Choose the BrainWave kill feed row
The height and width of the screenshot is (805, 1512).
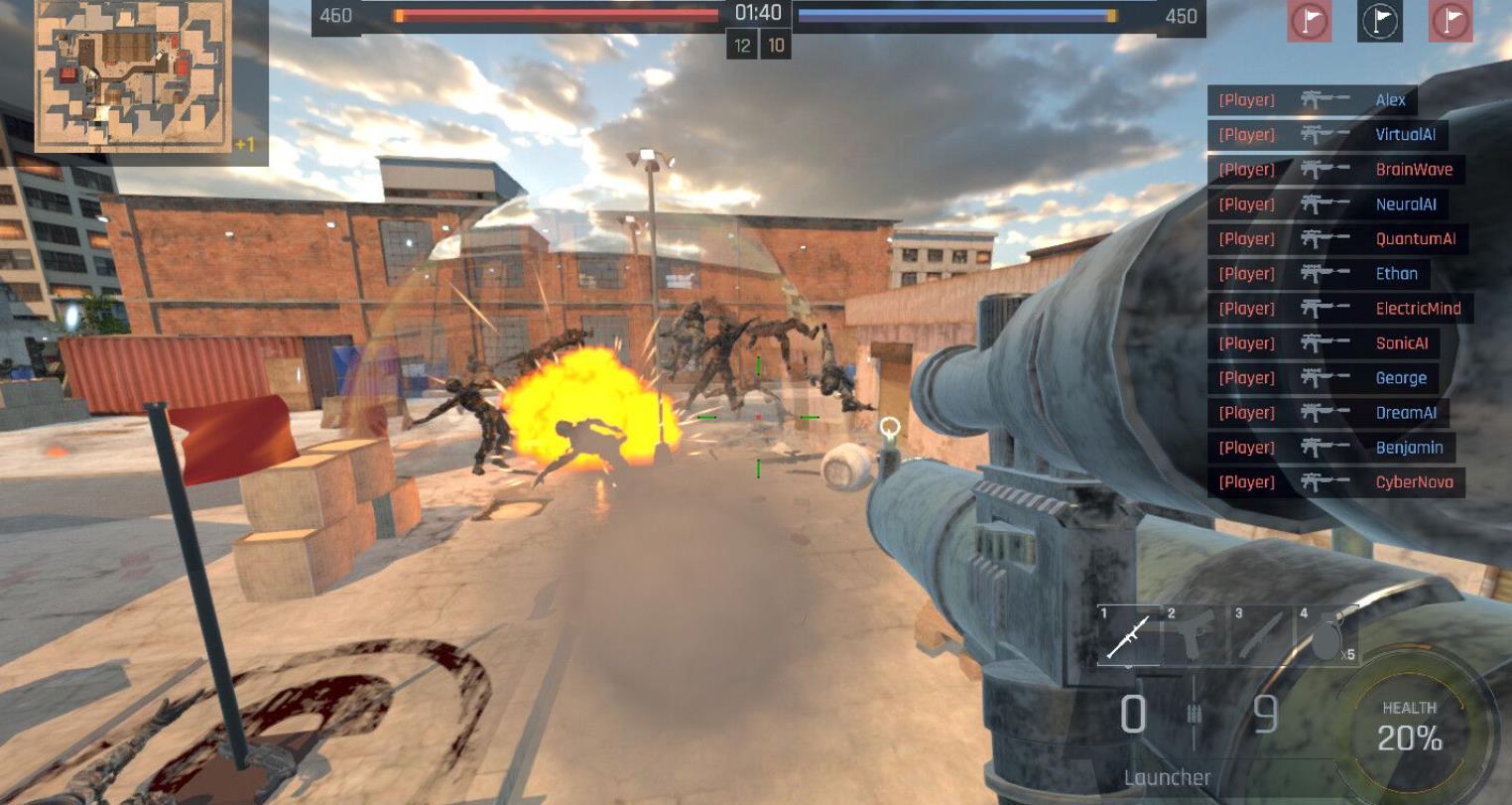(x=1335, y=170)
